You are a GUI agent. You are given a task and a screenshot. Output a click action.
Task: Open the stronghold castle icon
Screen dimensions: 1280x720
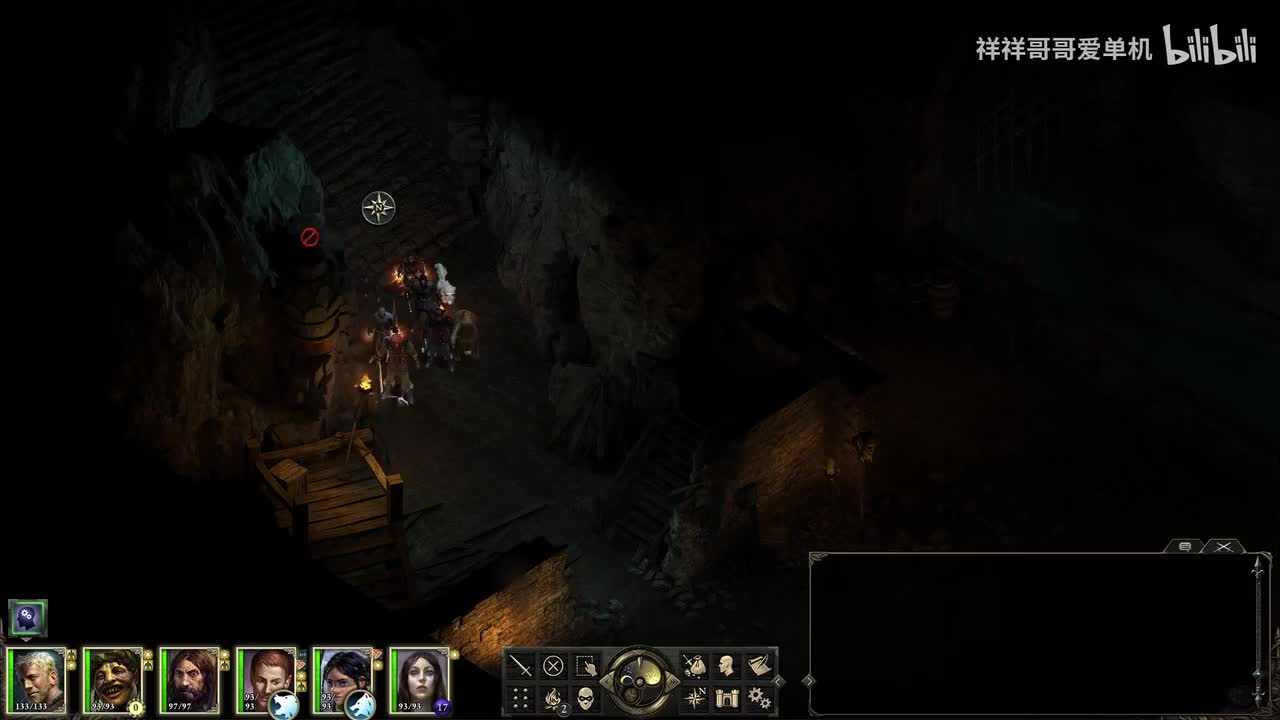tap(727, 698)
